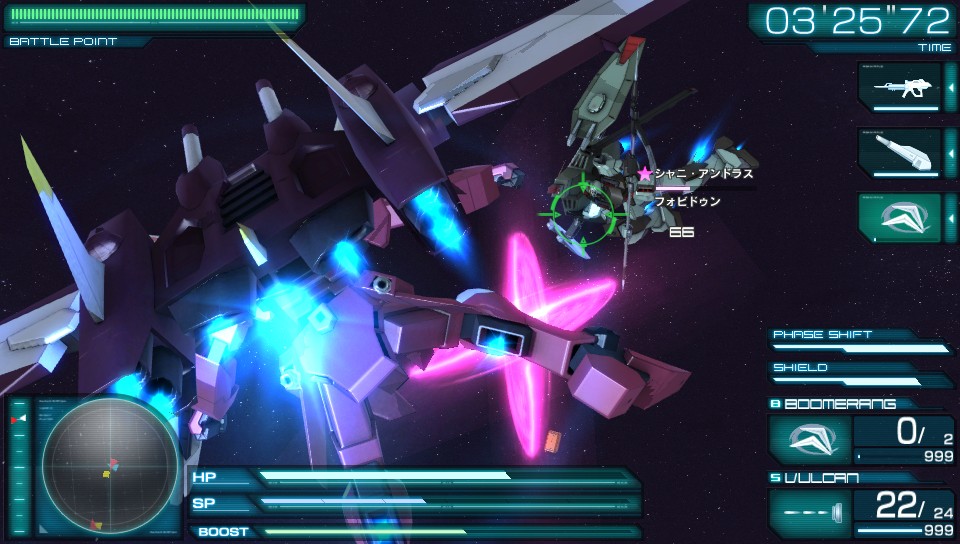Click the green lock-on target reticle
The image size is (960, 544).
[x=584, y=213]
